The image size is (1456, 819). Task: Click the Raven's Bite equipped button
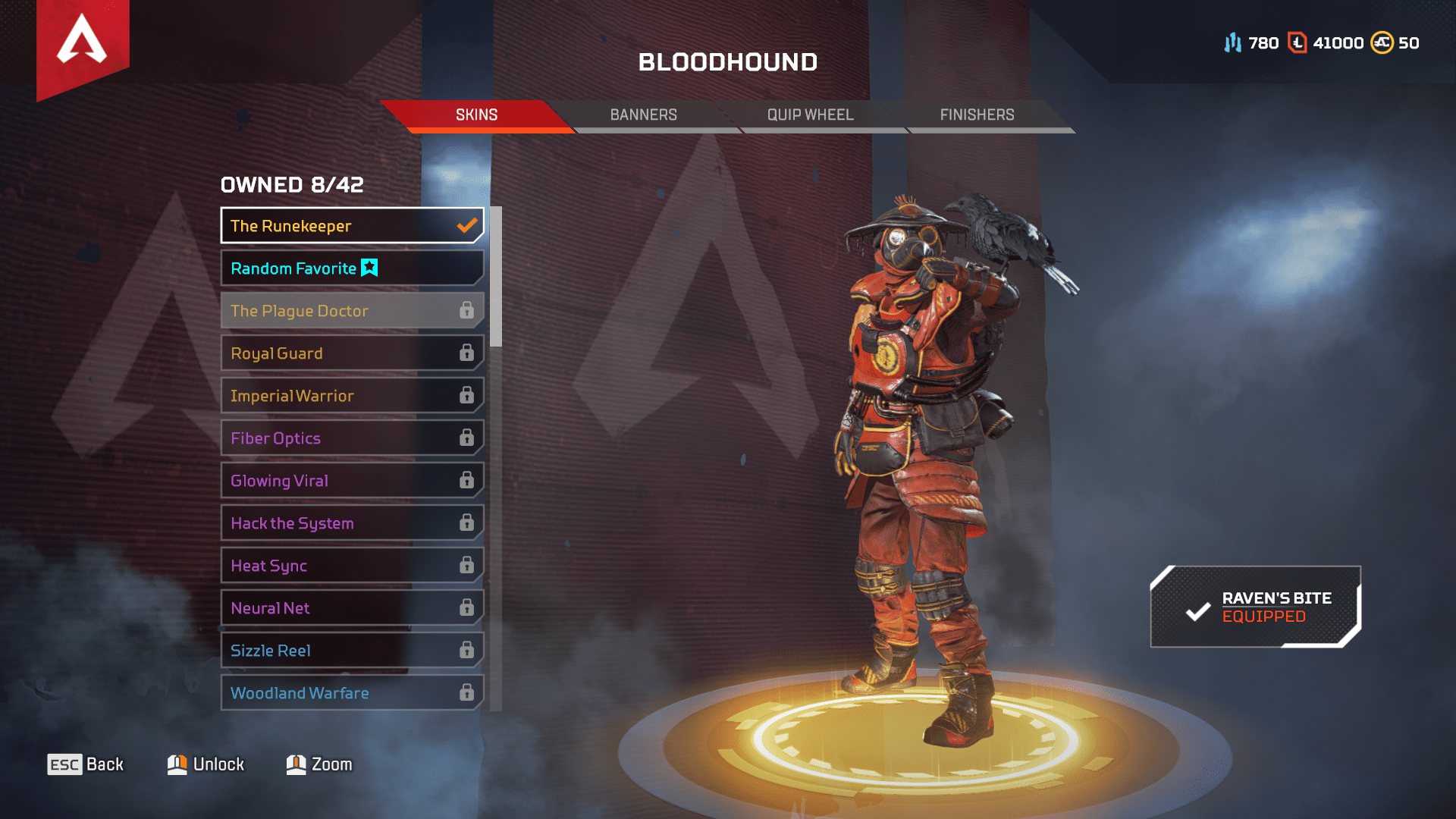(x=1256, y=607)
